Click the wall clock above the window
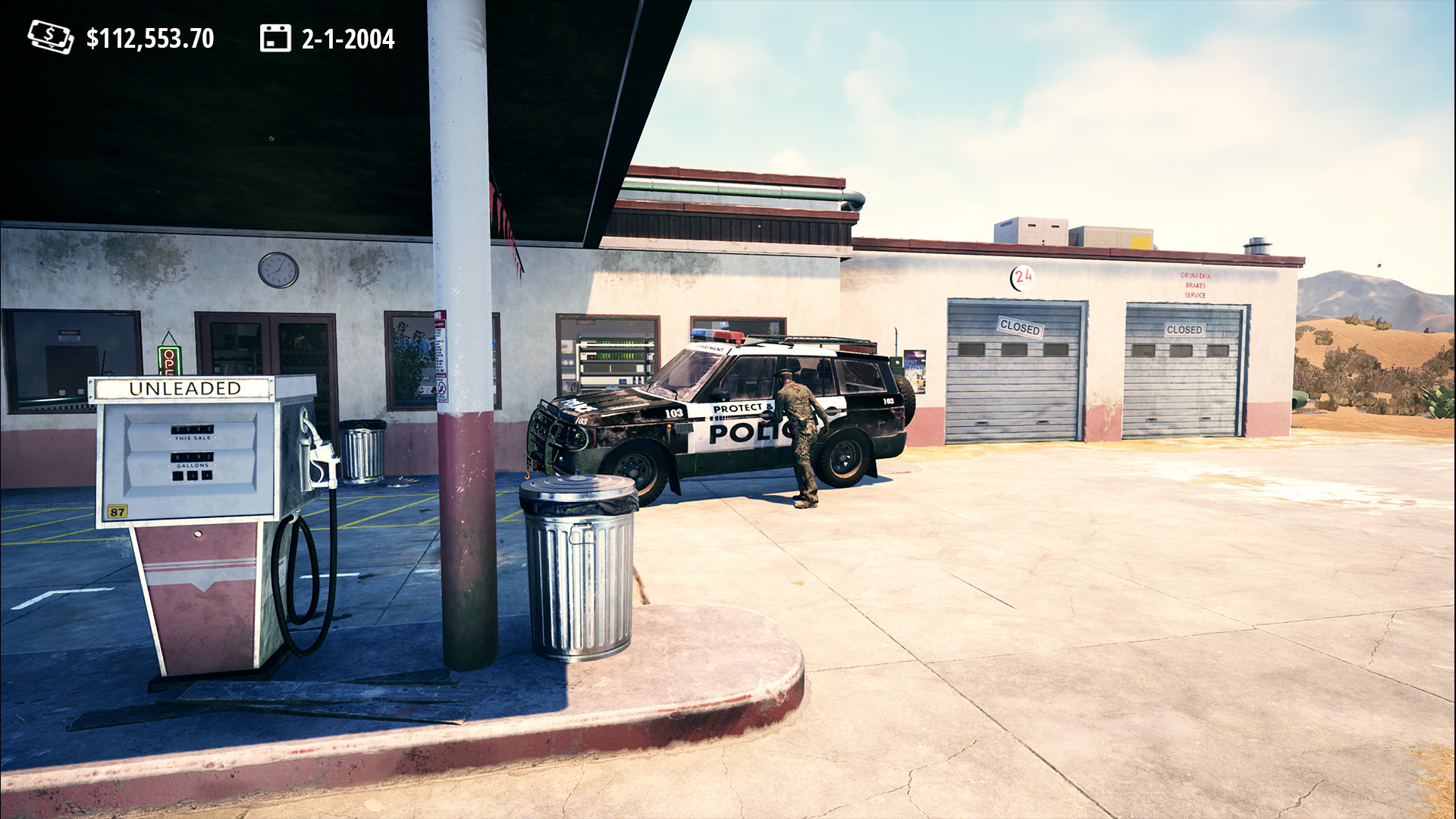Image resolution: width=1456 pixels, height=819 pixels. (279, 271)
